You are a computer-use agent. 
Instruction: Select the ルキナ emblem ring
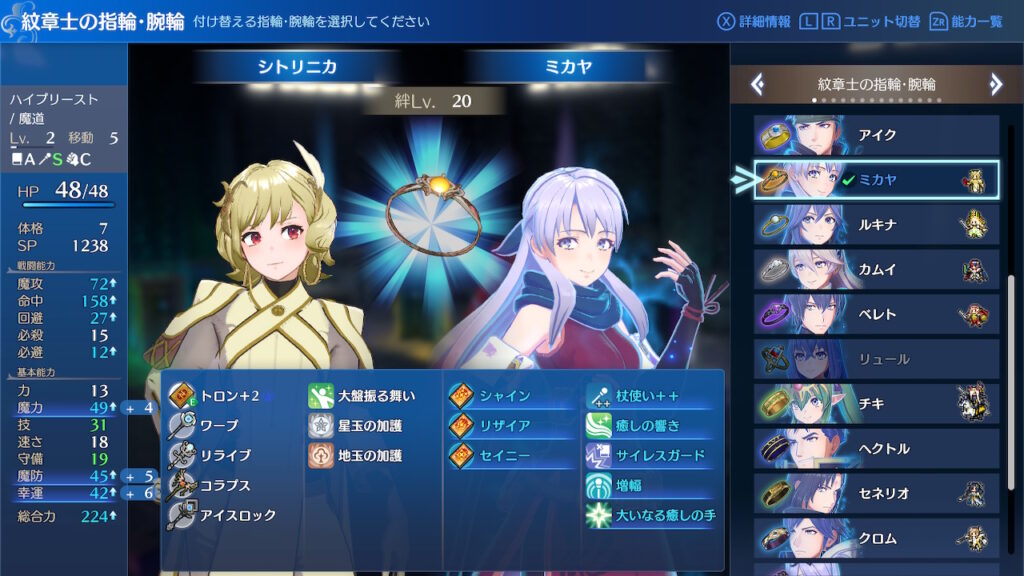pyautogui.click(x=876, y=225)
